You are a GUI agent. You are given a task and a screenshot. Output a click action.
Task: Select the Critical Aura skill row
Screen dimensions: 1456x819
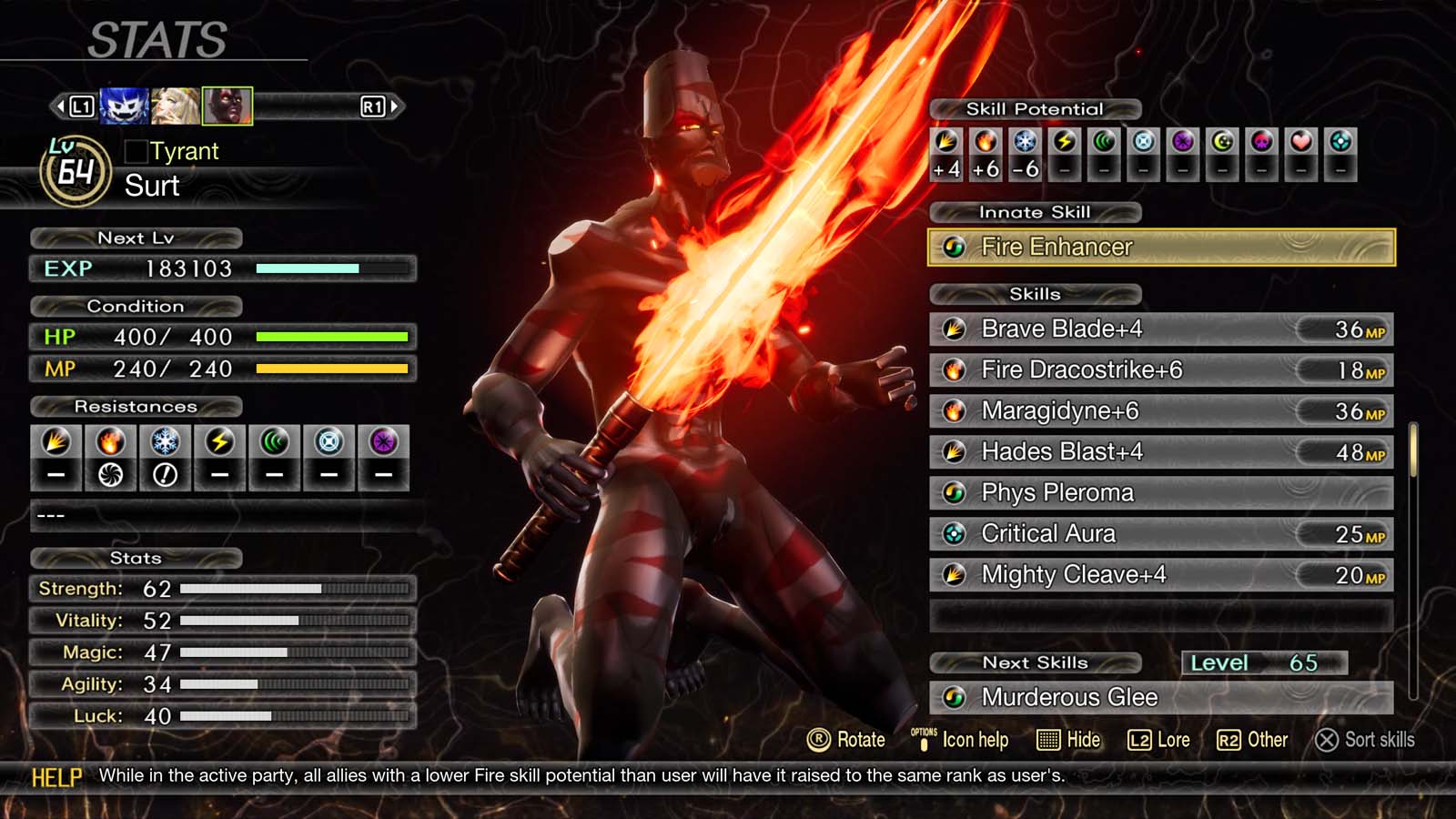pyautogui.click(x=1160, y=533)
